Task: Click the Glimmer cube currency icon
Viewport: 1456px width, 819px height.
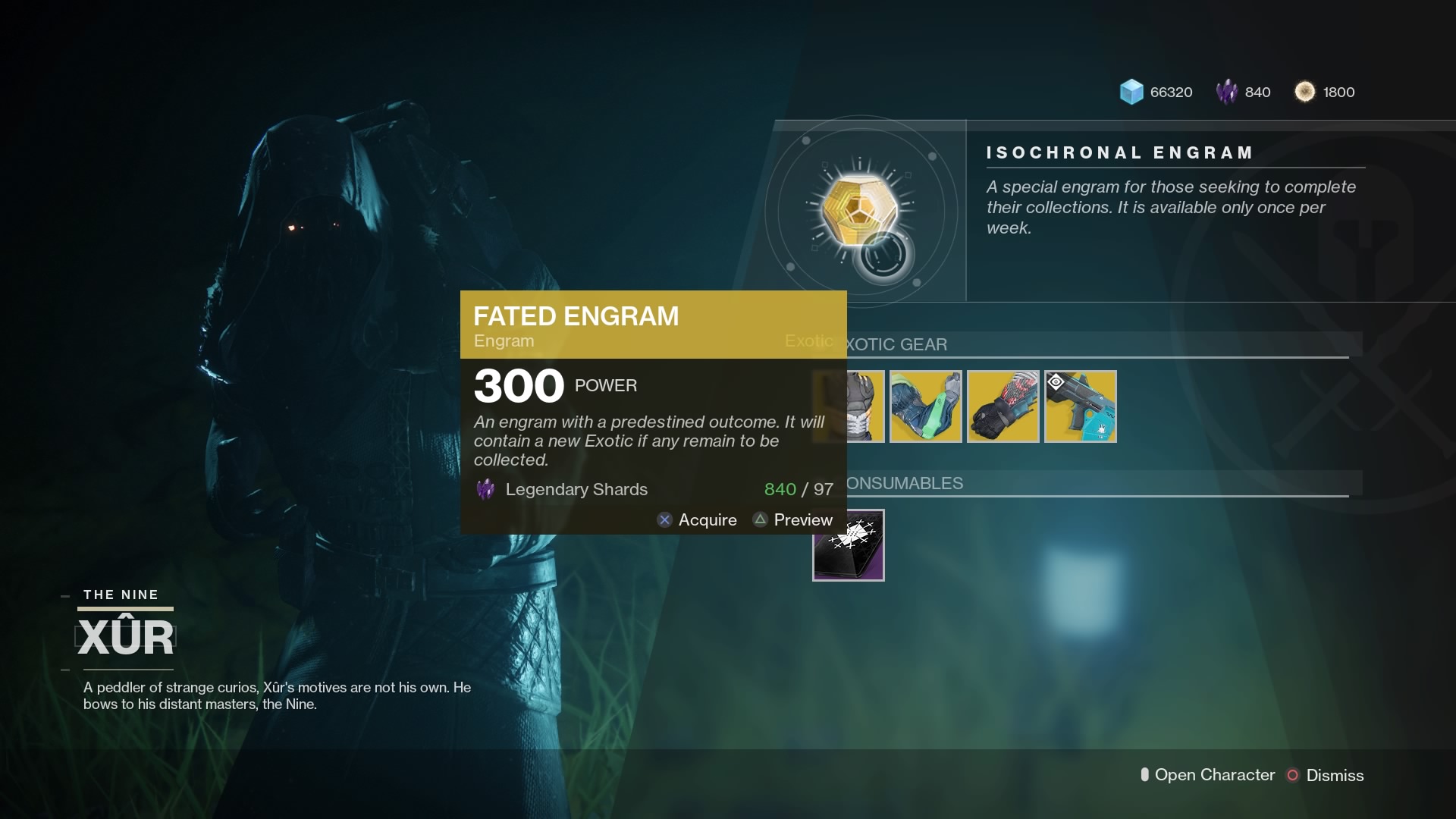Action: tap(1132, 92)
